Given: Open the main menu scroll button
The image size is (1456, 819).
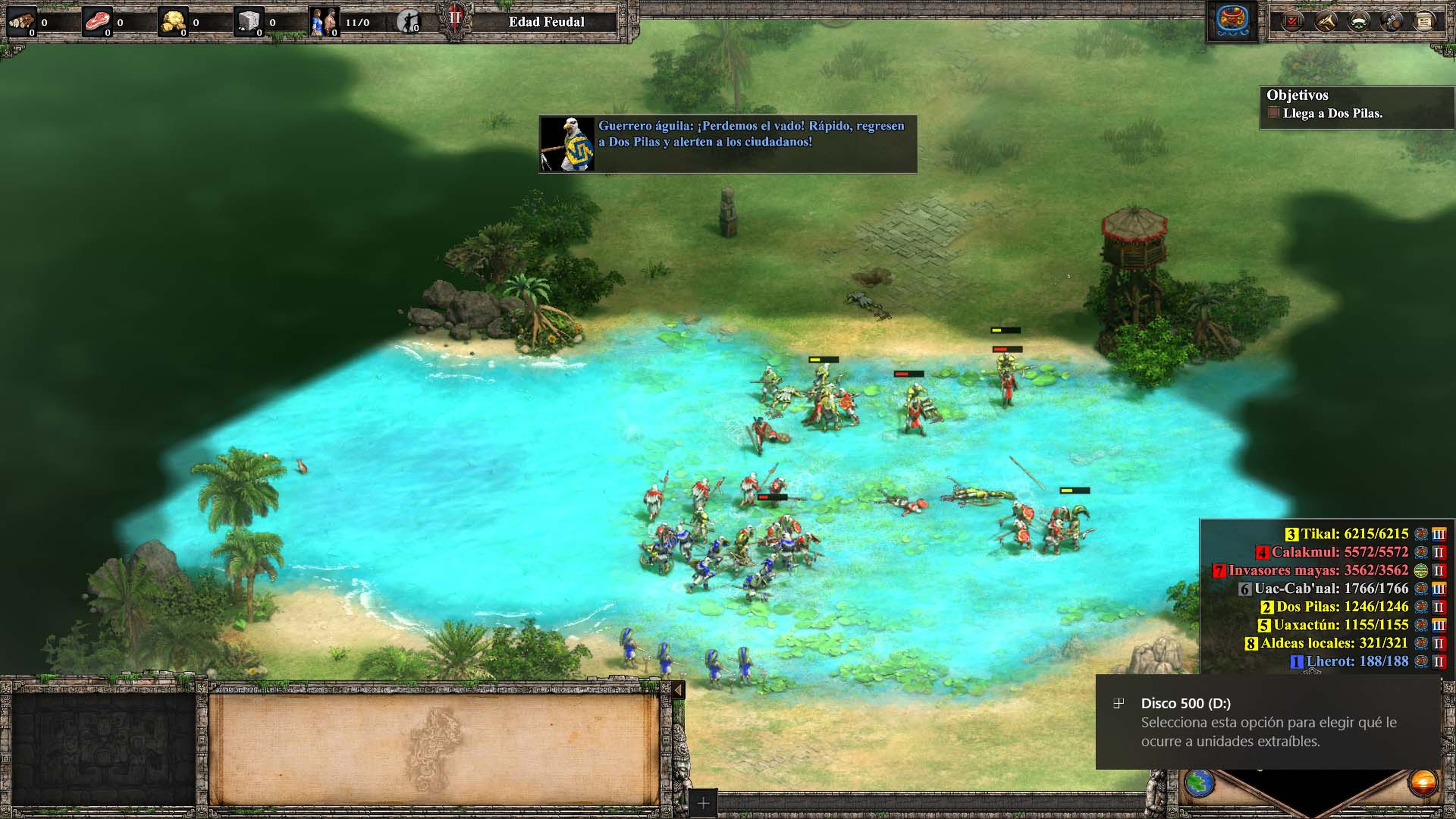Looking at the screenshot, I should (1425, 22).
